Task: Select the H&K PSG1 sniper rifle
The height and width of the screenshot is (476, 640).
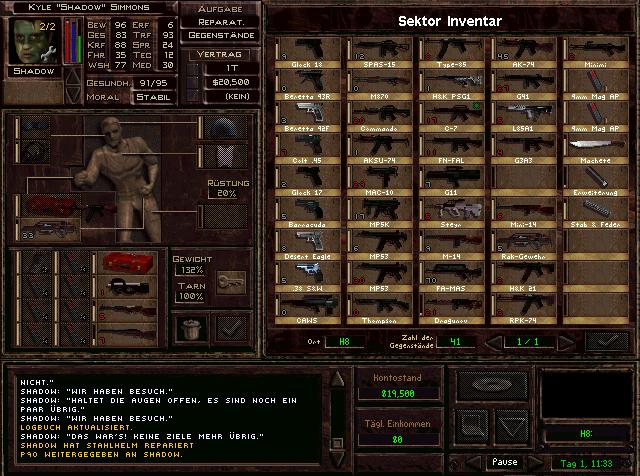Action: [452, 85]
